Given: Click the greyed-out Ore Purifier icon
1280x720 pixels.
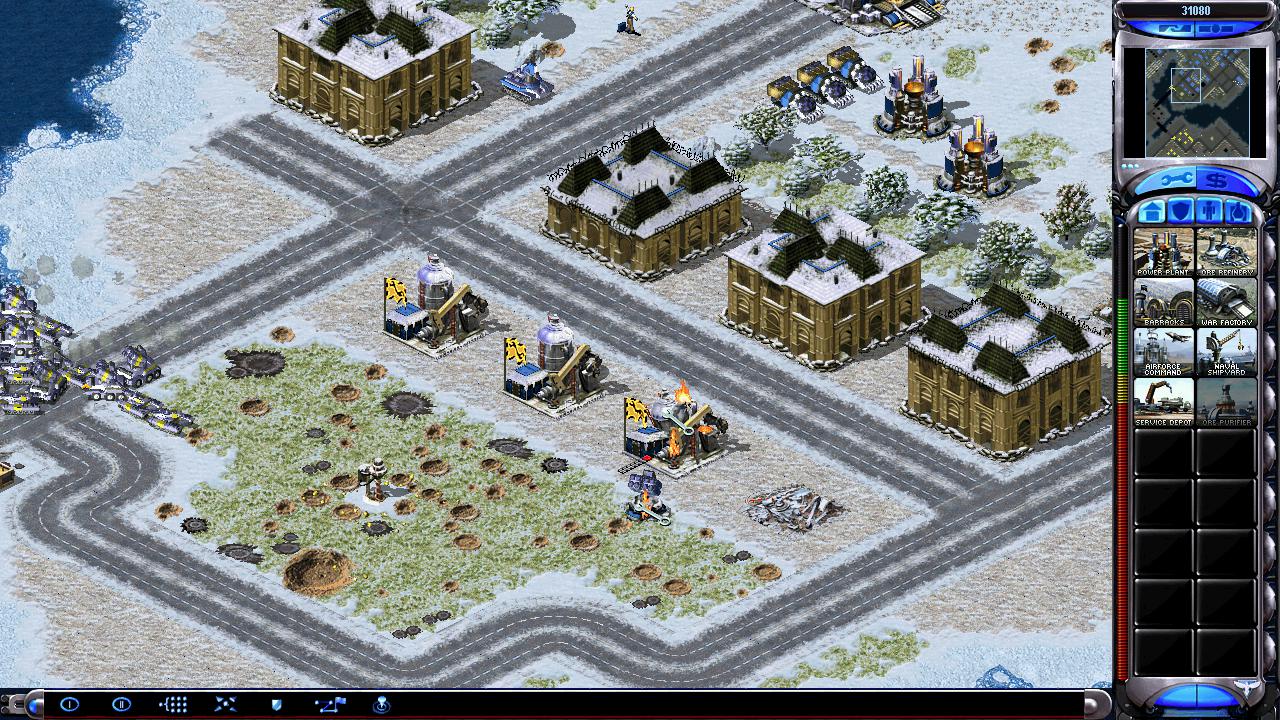Looking at the screenshot, I should point(1226,402).
